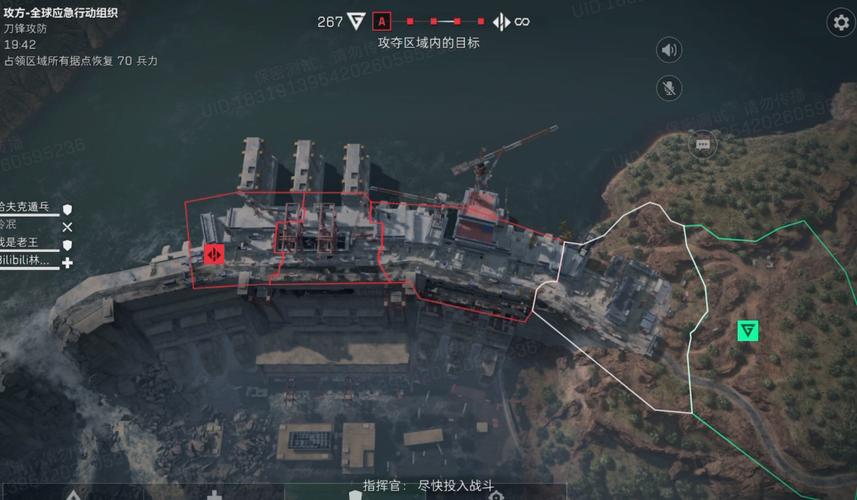Select the red enemy base marker
This screenshot has height=500, width=857.
pyautogui.click(x=213, y=254)
